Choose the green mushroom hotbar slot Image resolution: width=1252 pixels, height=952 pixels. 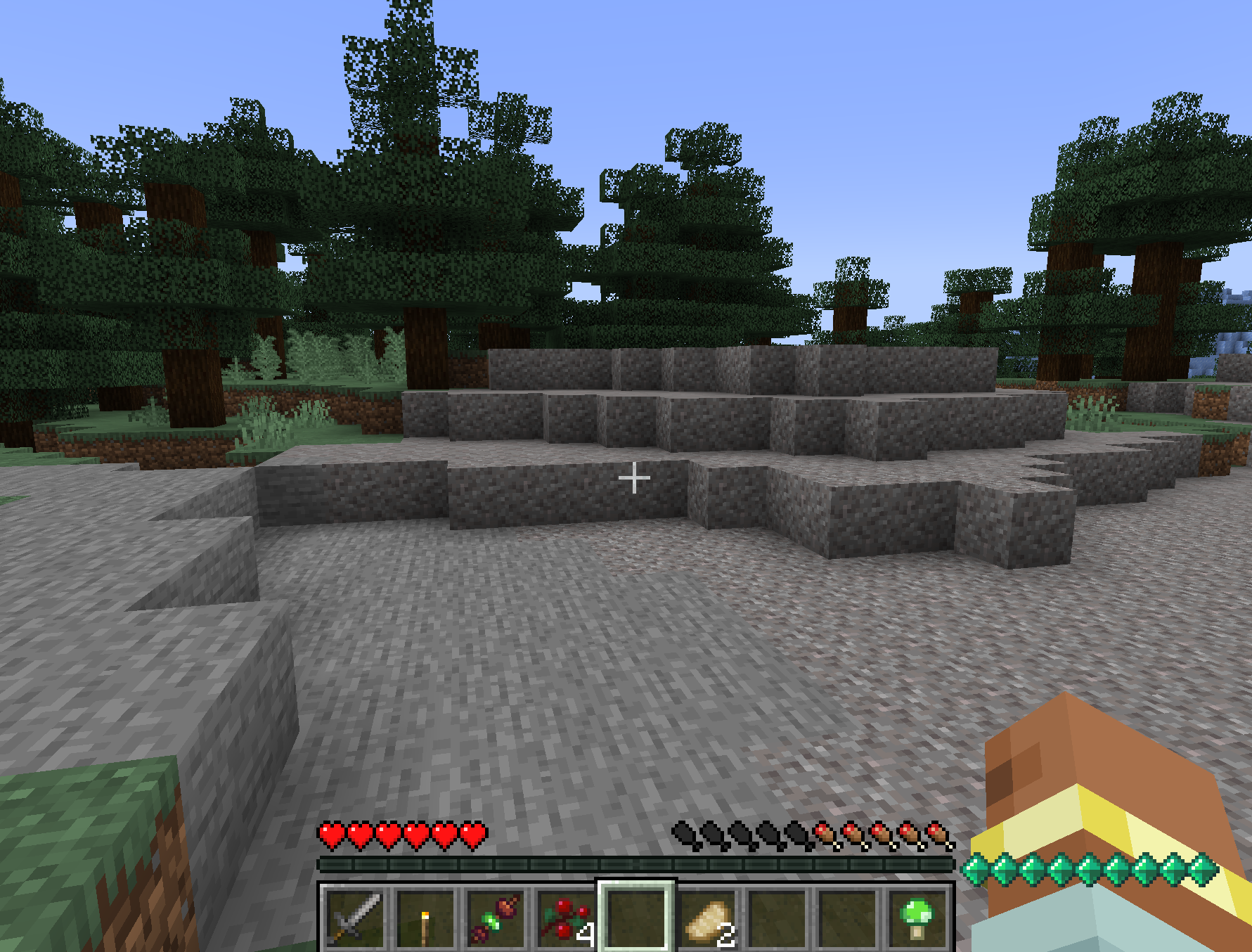point(917,918)
